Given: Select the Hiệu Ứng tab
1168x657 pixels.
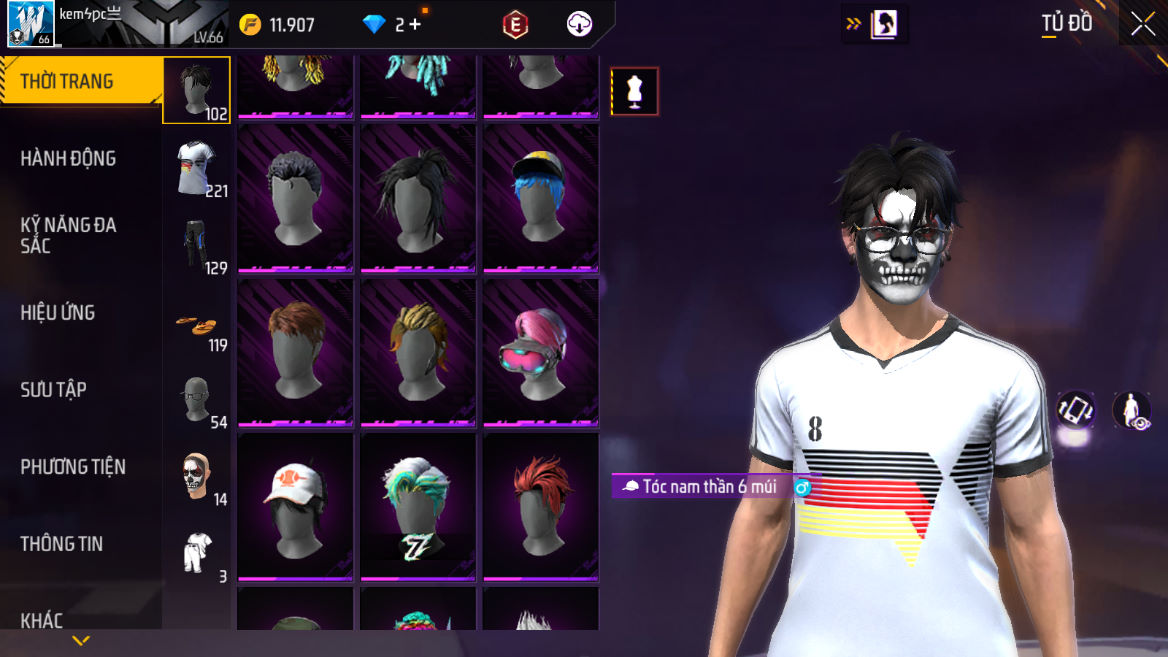Looking at the screenshot, I should coord(58,313).
